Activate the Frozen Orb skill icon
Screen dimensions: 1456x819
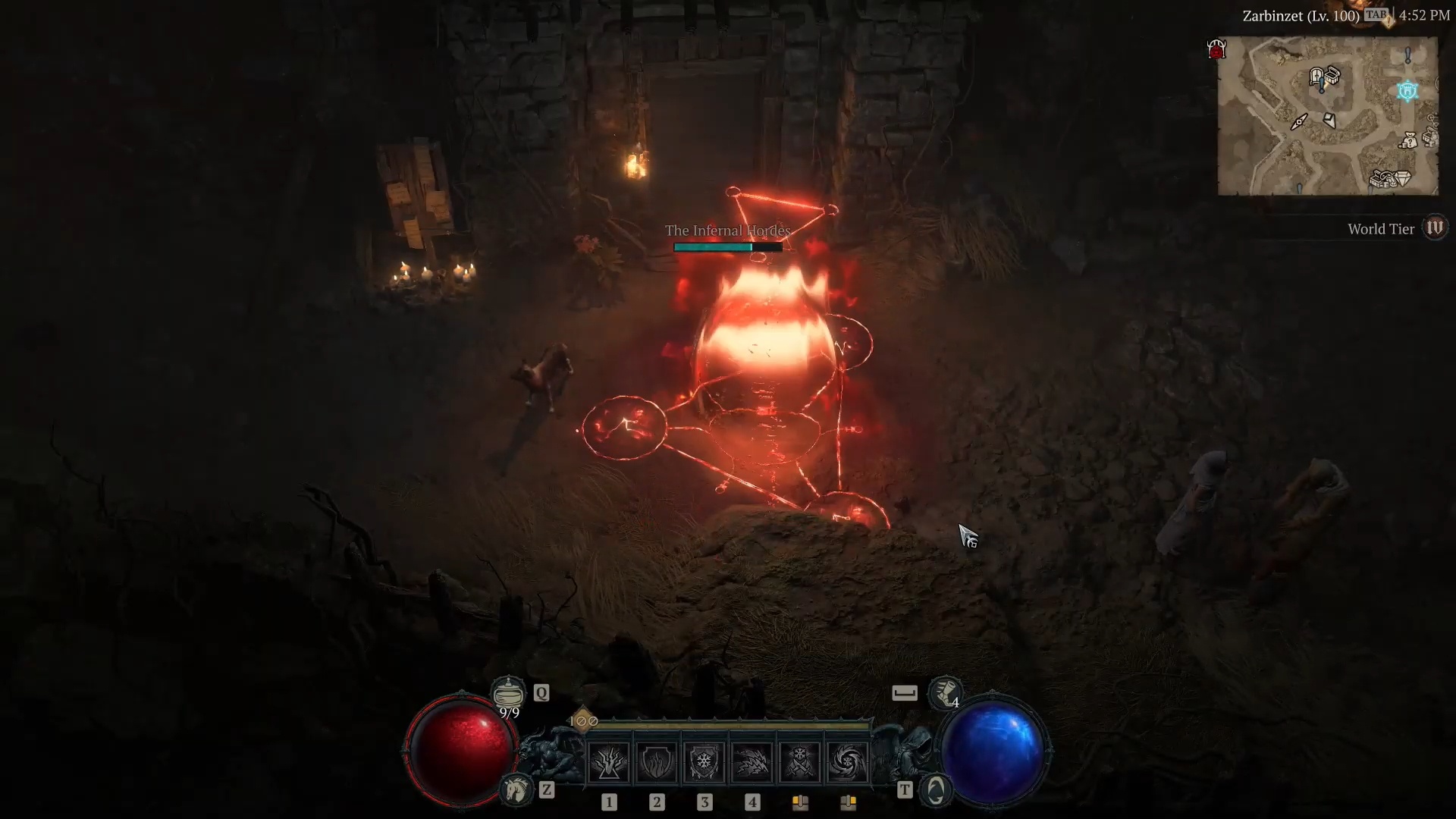tap(847, 761)
